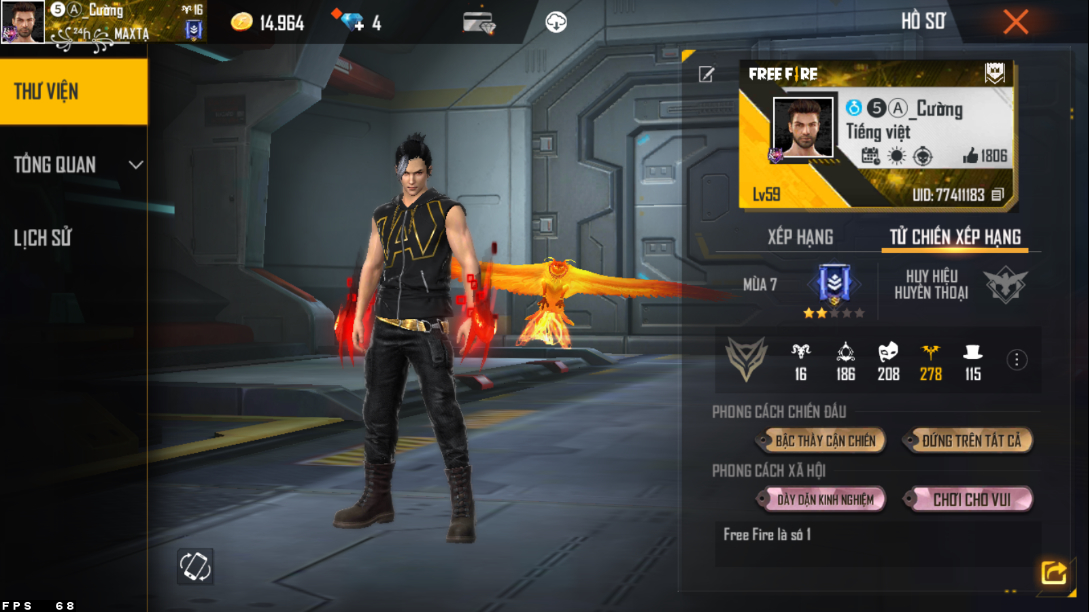Select the Đứng Trên Tất Cả tag
This screenshot has width=1089, height=612.
(x=970, y=441)
